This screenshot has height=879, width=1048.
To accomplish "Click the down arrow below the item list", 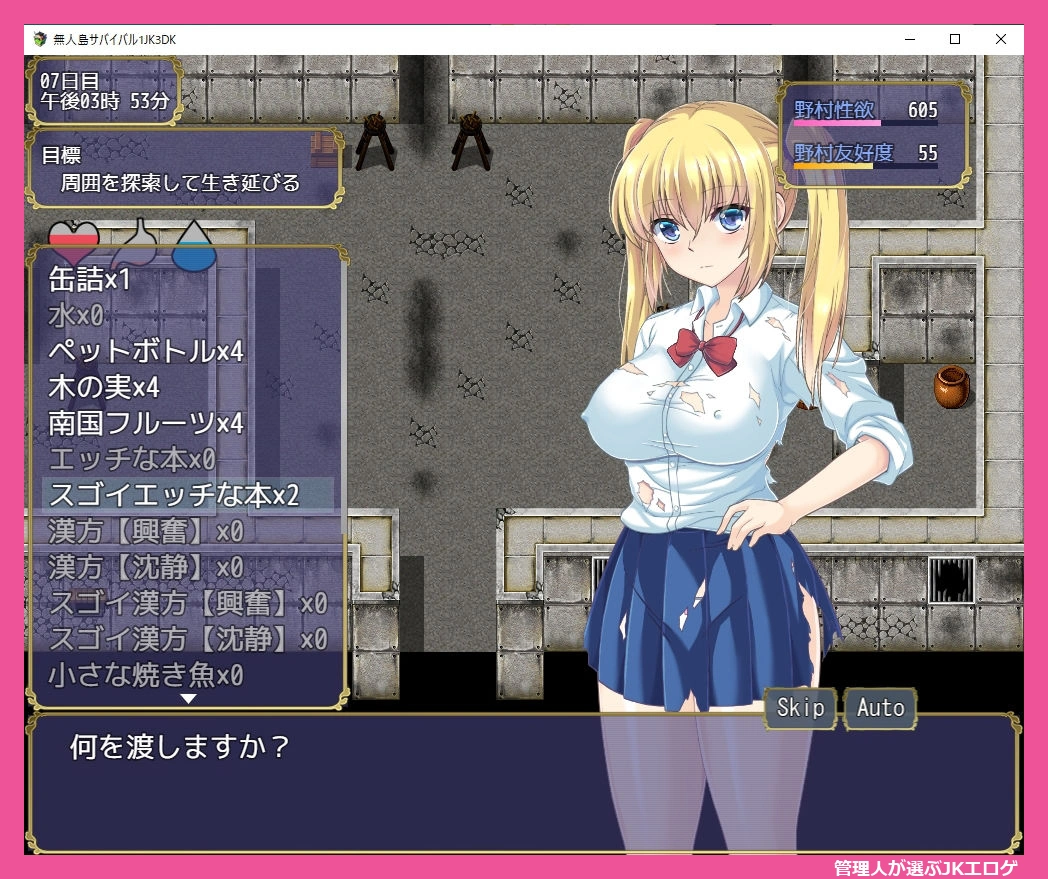I will (x=187, y=699).
